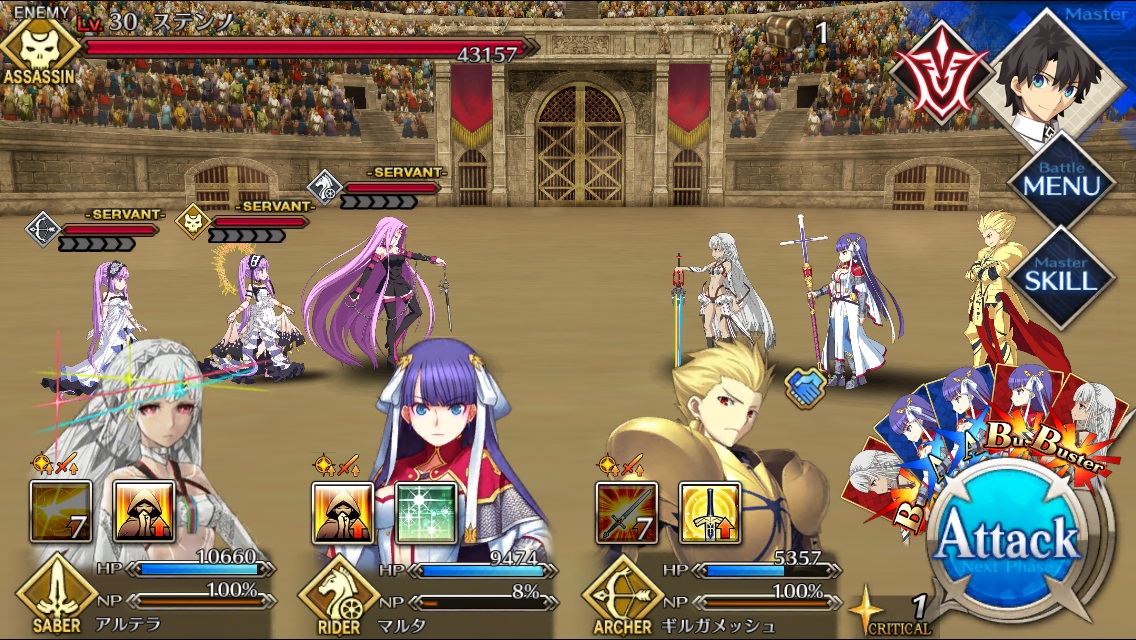
Task: Select Altera's skill showing cooldown 7
Action: coord(61,511)
